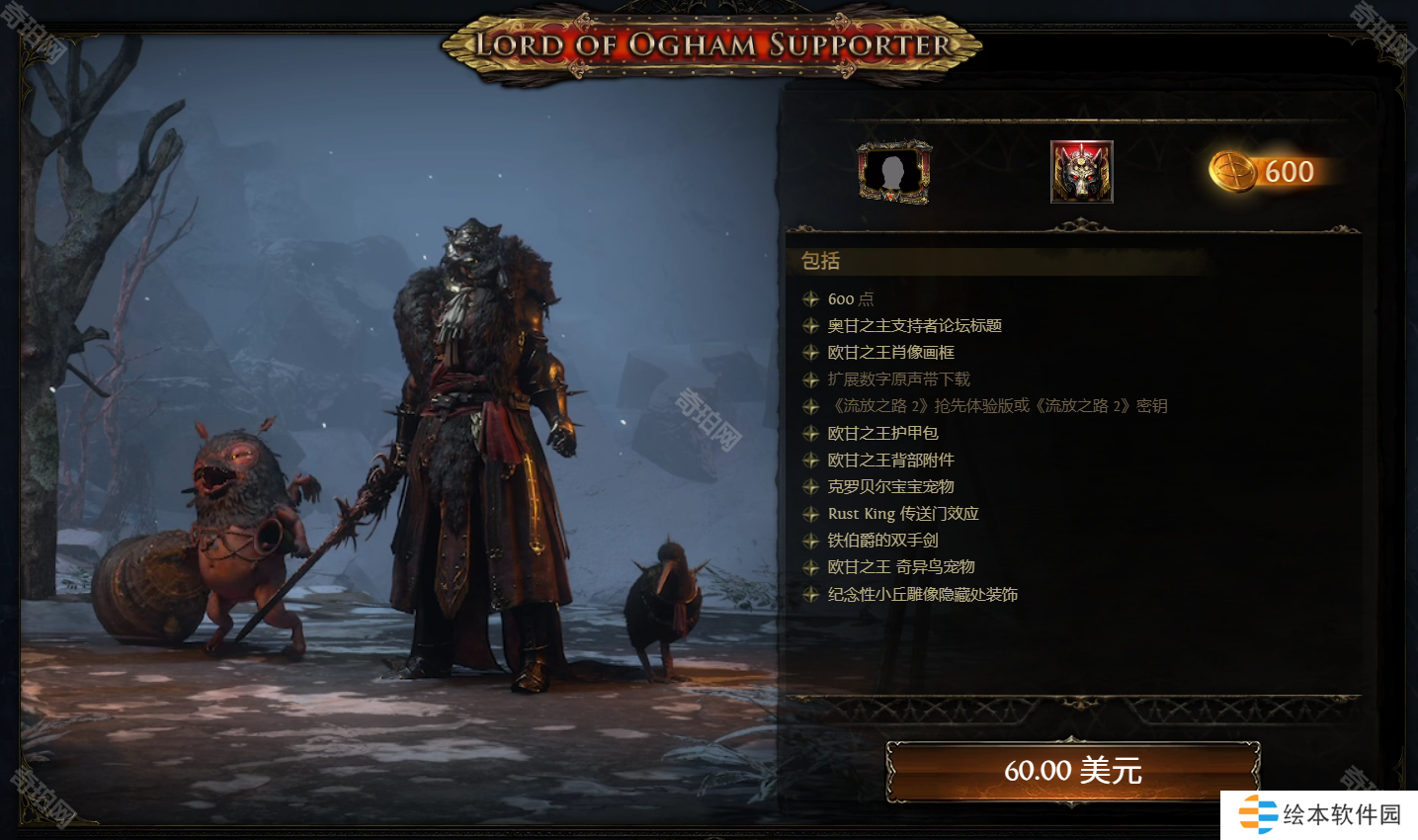
Task: Choose 奥甘之主支持者论坛标题 in the list
Action: click(x=914, y=326)
